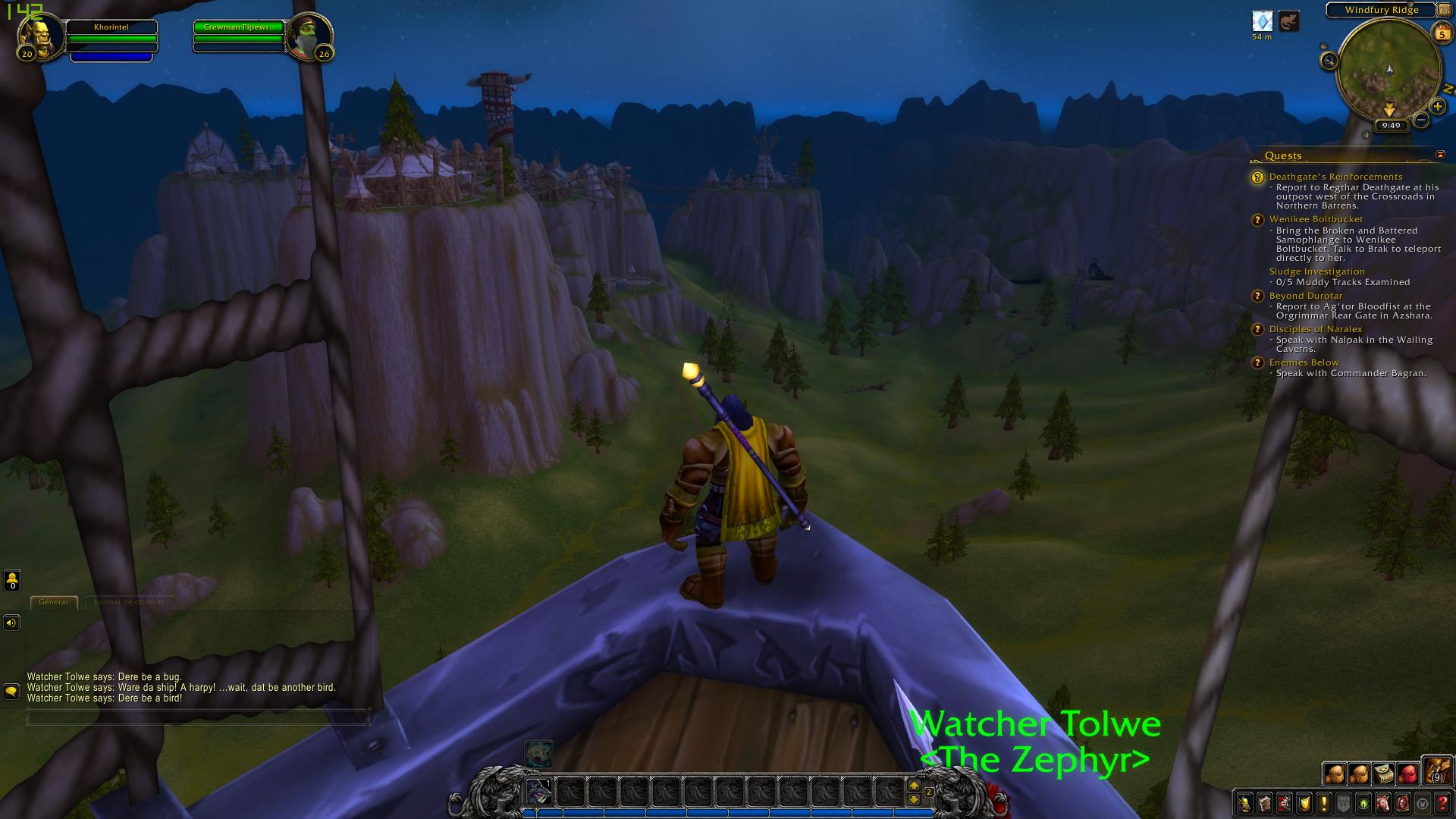Screen dimensions: 1456x819
Task: Open the red question mark Help button
Action: (x=1443, y=804)
